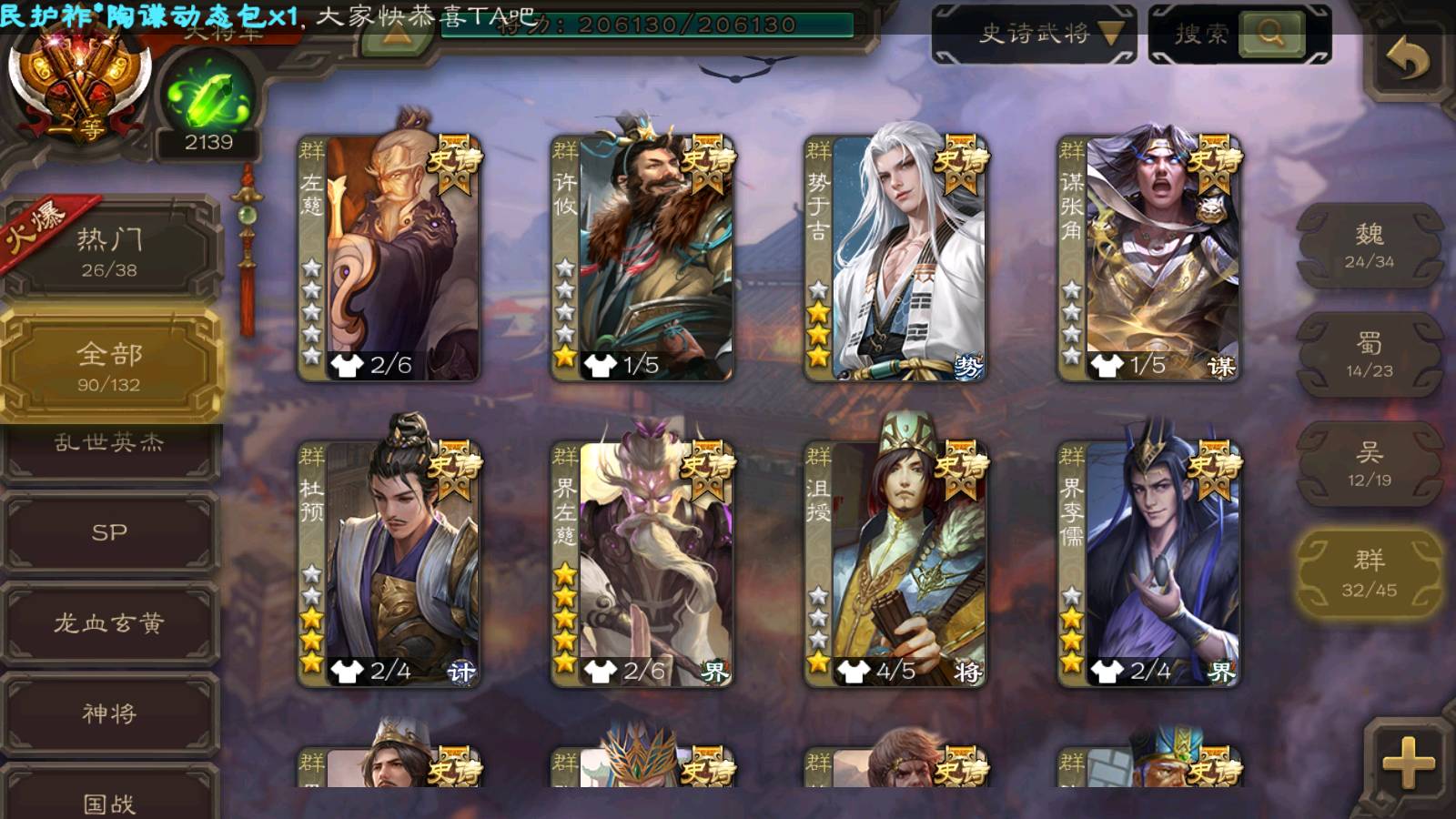The height and width of the screenshot is (819, 1456).
Task: Show the SP generals category
Action: click(x=109, y=532)
